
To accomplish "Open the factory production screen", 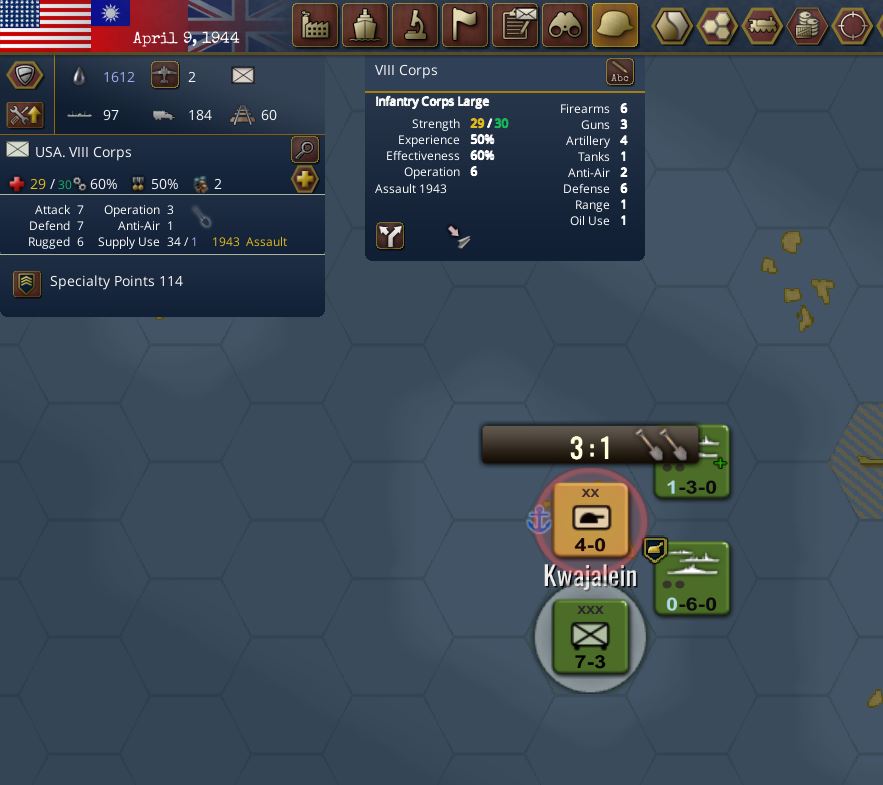I will tap(315, 25).
